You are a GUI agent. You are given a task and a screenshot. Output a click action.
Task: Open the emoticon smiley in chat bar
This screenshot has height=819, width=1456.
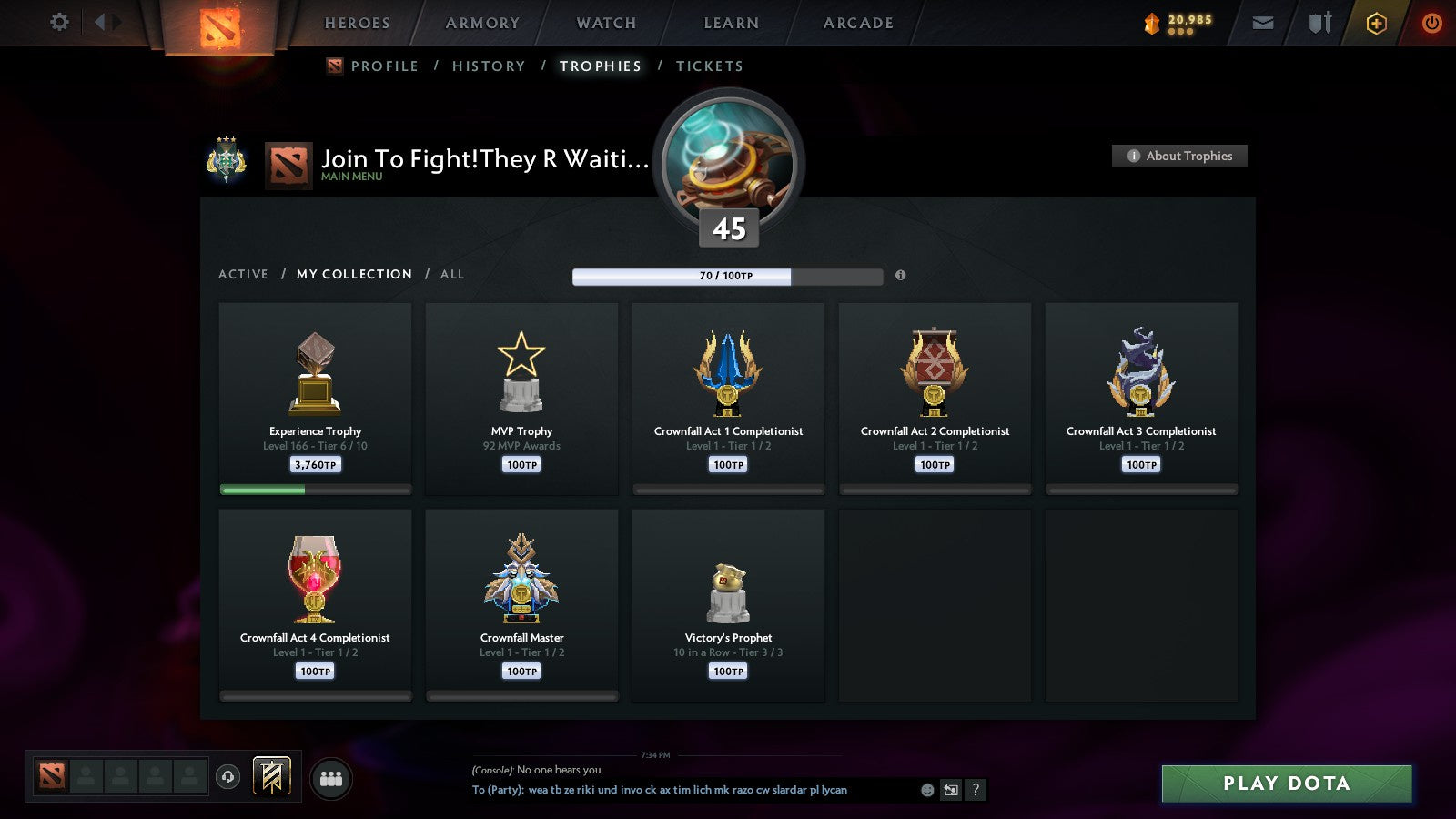[x=925, y=790]
